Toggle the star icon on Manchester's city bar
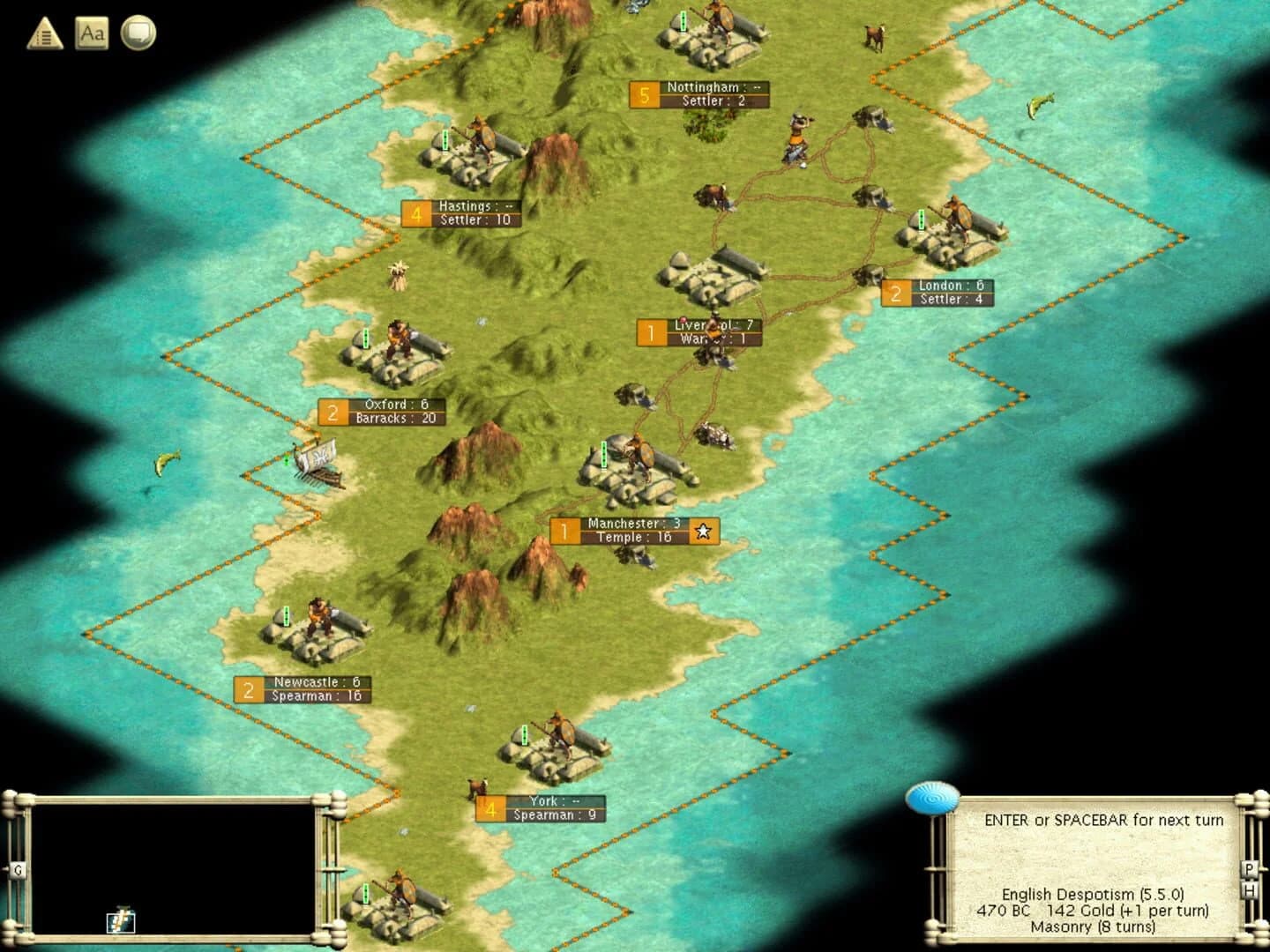 [x=703, y=532]
